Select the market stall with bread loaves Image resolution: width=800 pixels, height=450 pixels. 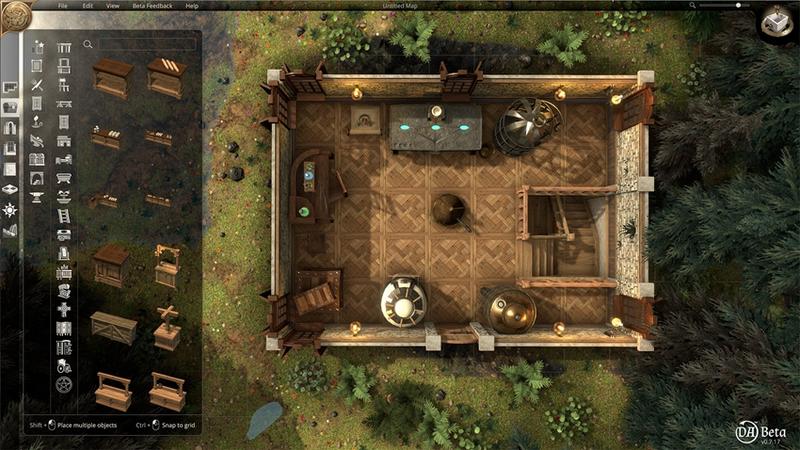[x=166, y=76]
